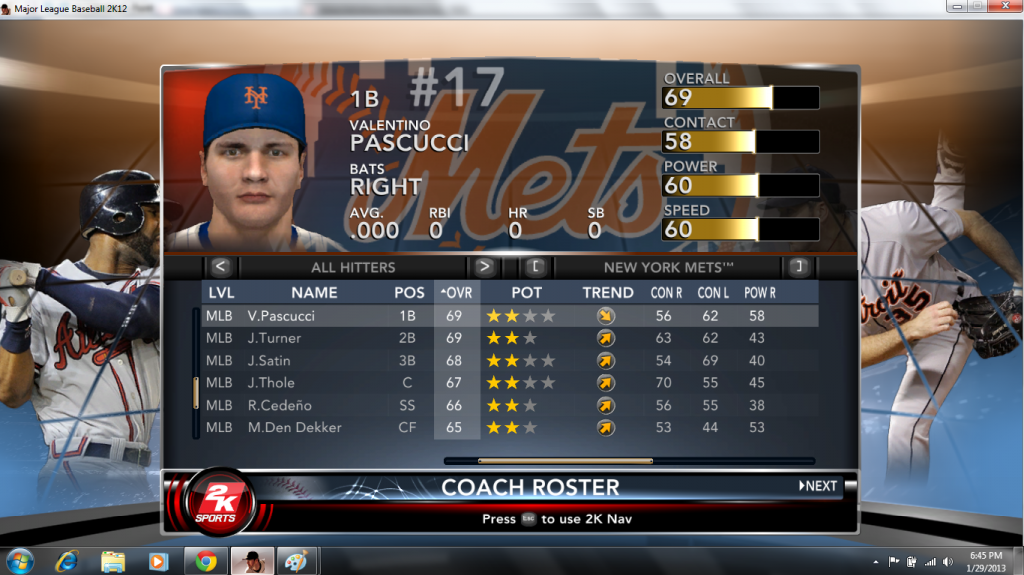The height and width of the screenshot is (575, 1024).
Task: Sort roster by POT column header
Action: 527,293
